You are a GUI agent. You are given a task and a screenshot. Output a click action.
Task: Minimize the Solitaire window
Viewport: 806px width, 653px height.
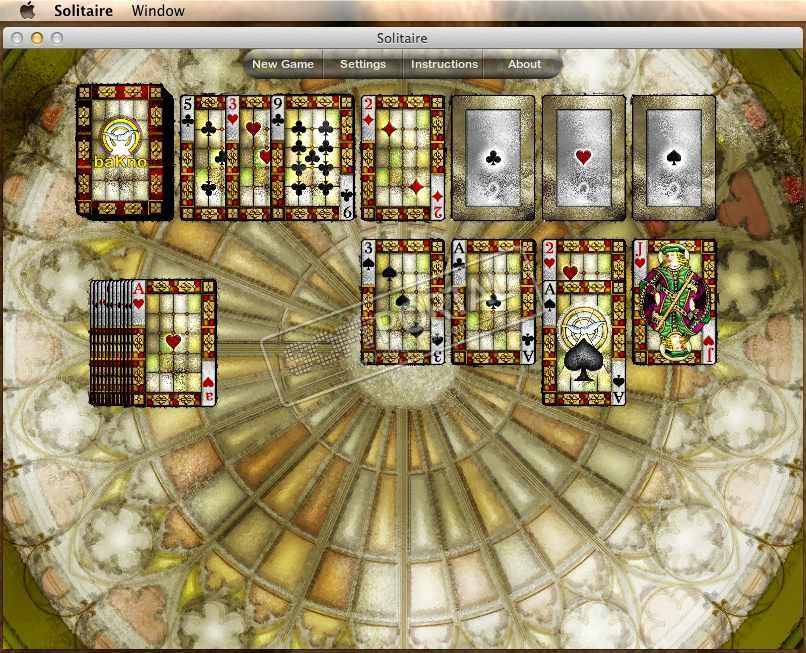pyautogui.click(x=36, y=38)
